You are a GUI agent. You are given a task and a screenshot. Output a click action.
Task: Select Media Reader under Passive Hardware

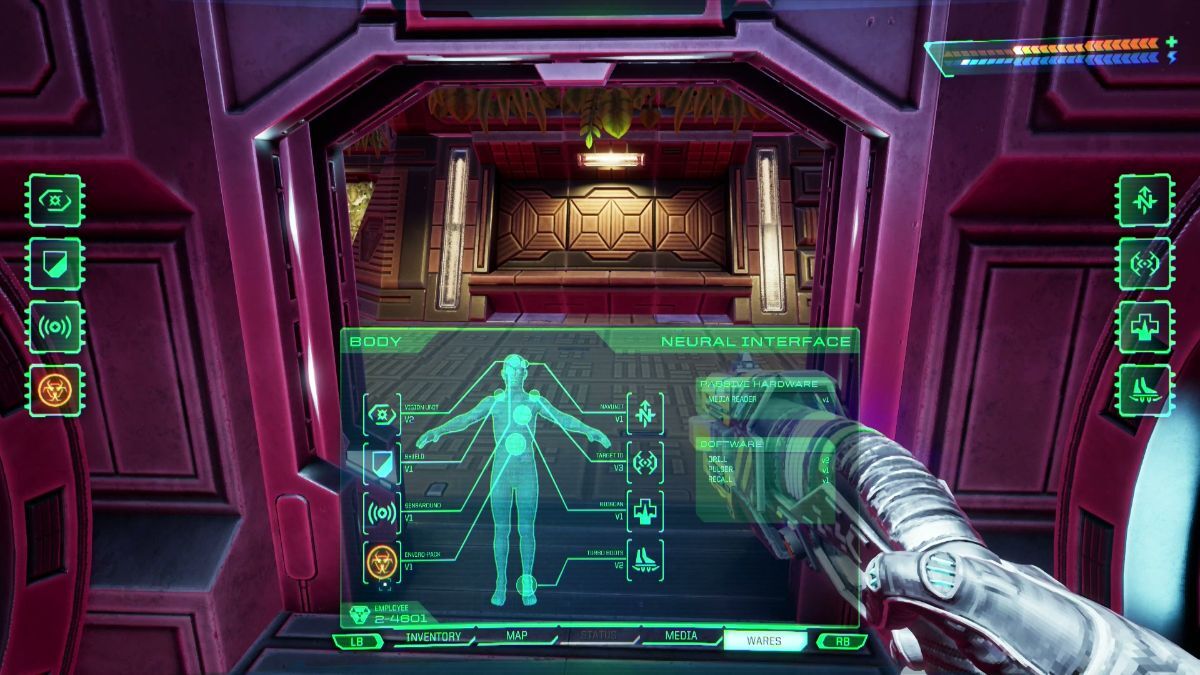[x=731, y=398]
